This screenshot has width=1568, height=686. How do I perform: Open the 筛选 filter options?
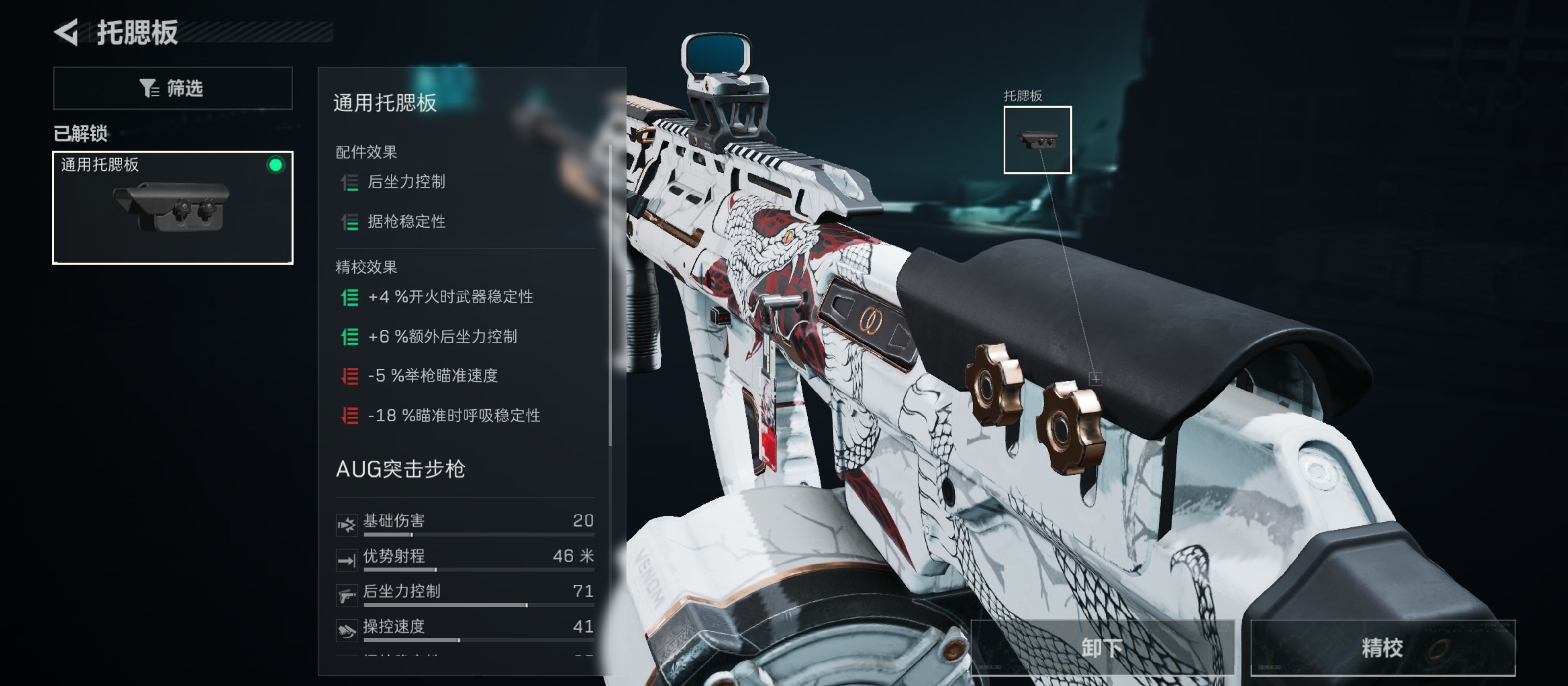tap(172, 88)
